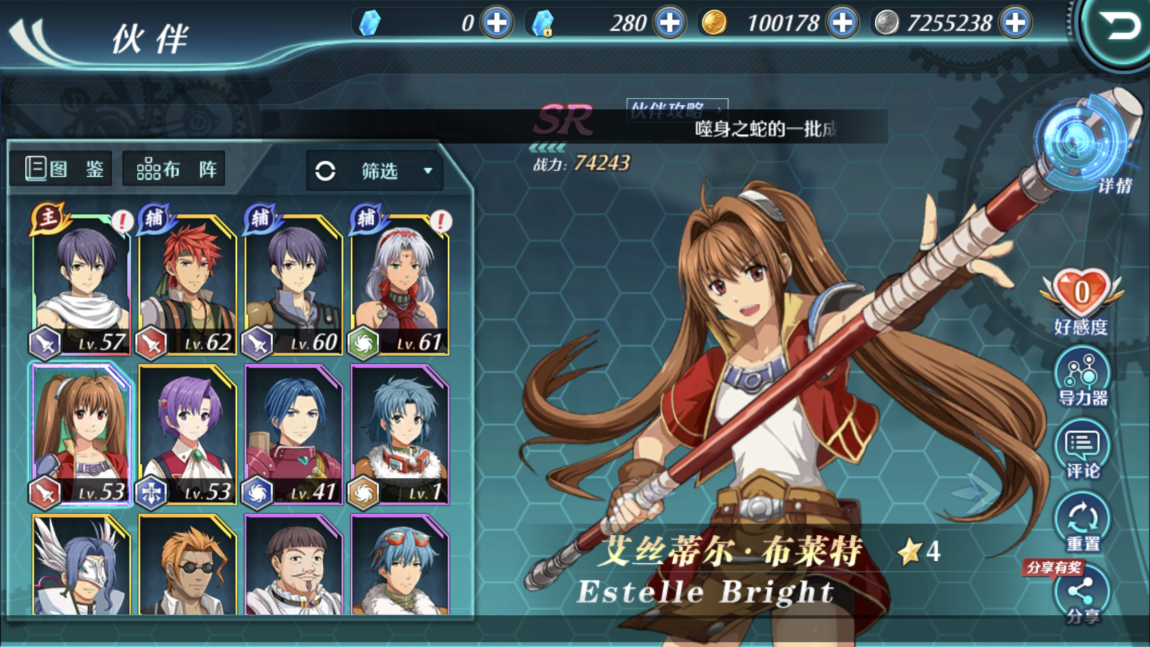This screenshot has height=647, width=1150.
Task: Select the Lv.57 main character card
Action: click(81, 287)
